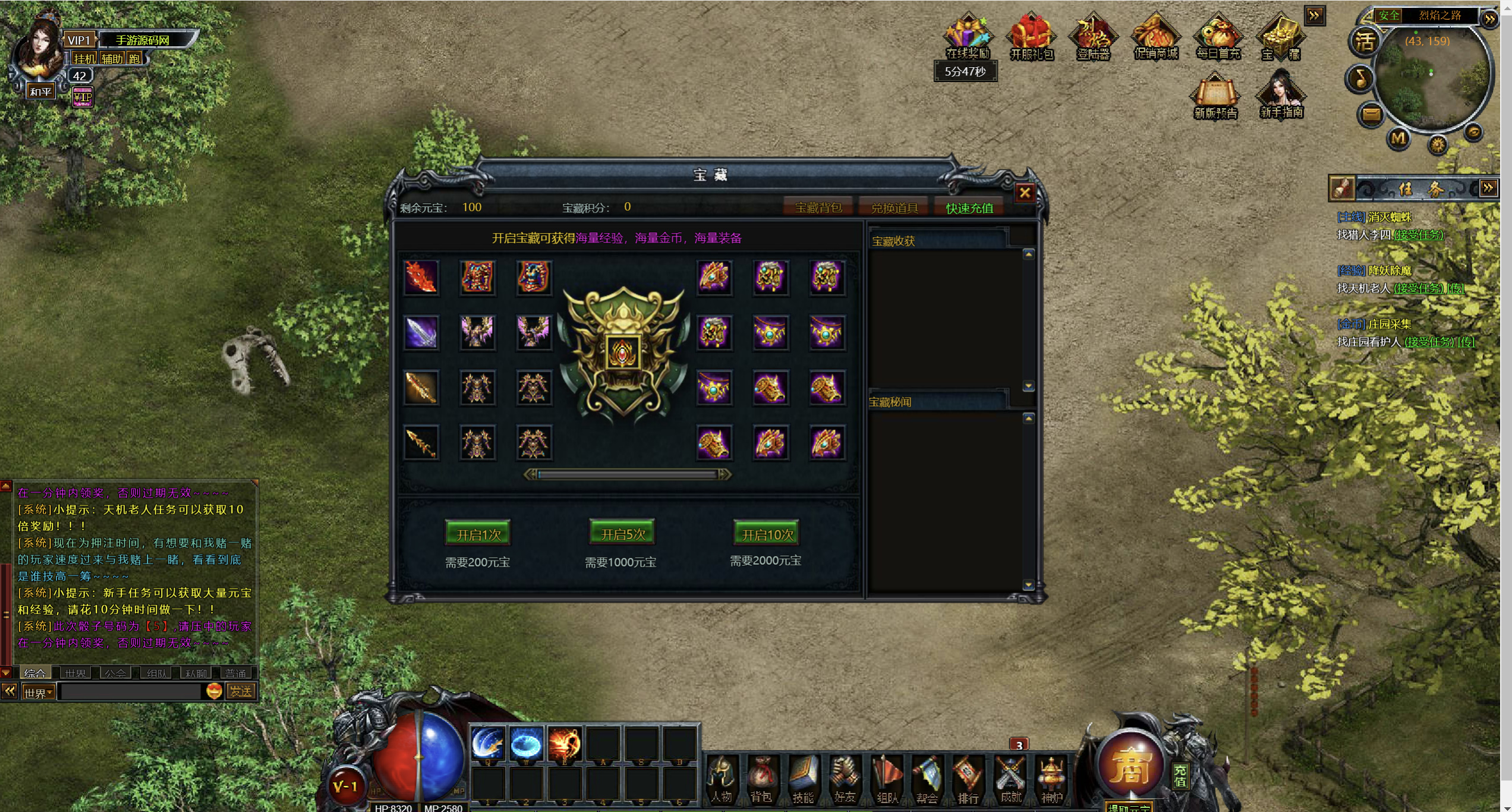Open the 背包 backpack from the bottom bar

(x=761, y=779)
